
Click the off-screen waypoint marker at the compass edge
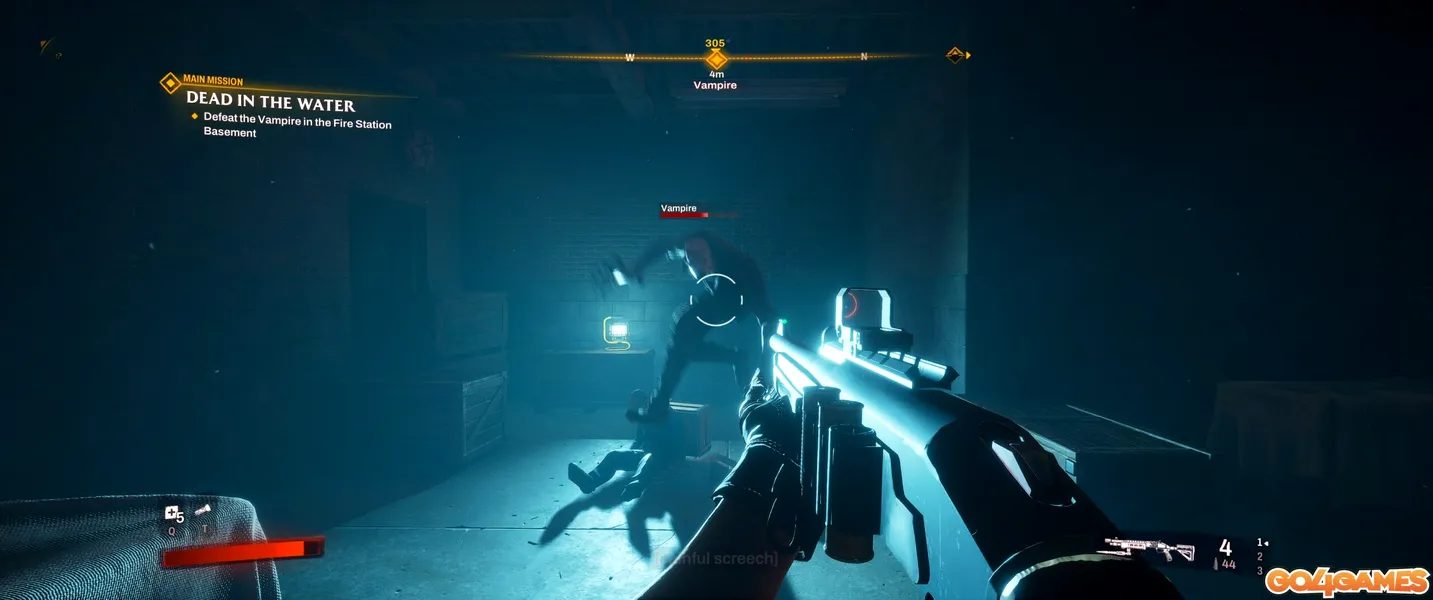(956, 54)
